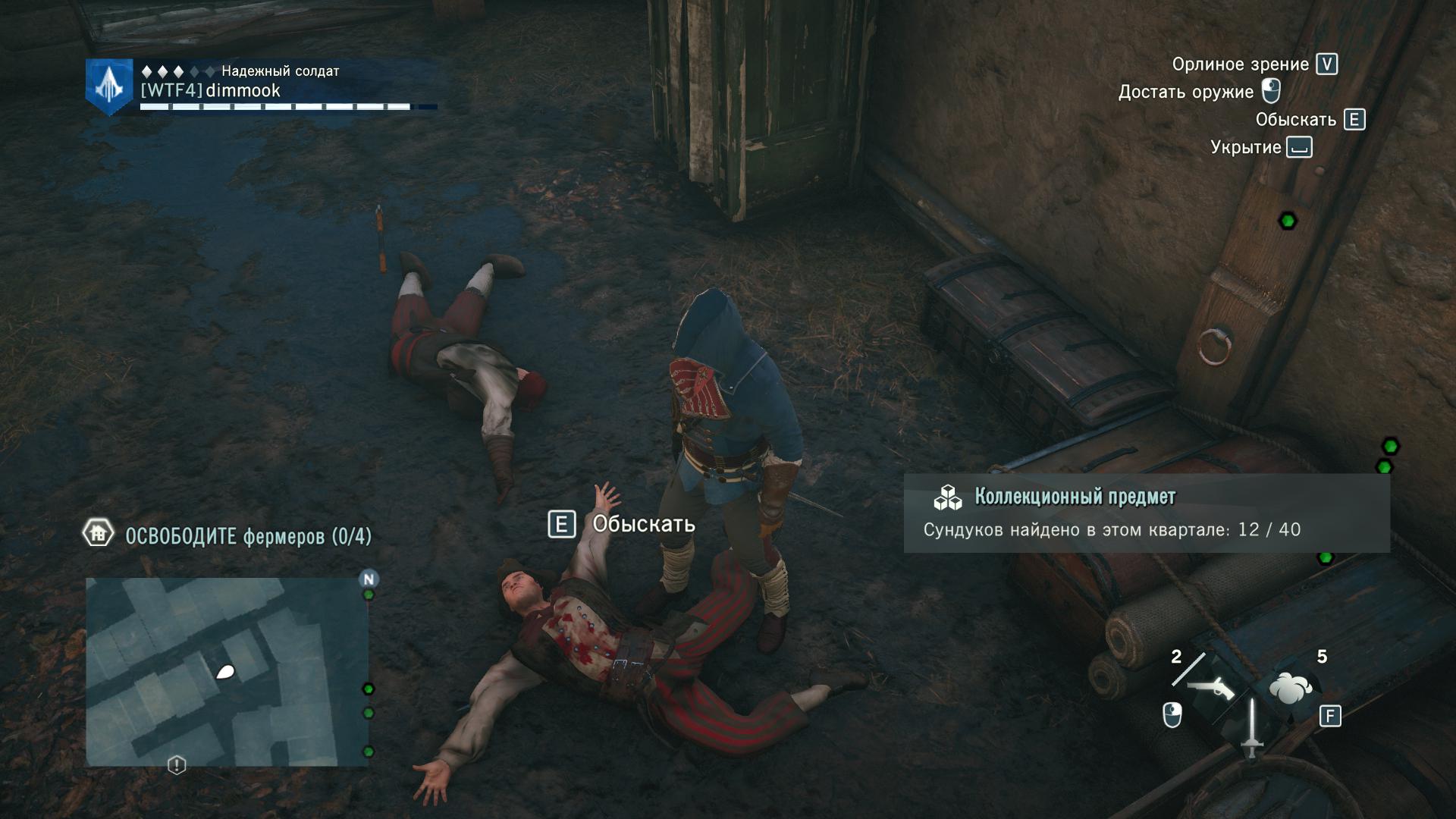Click the farmers liberation objective tracker
The image size is (1456, 819).
point(227,535)
